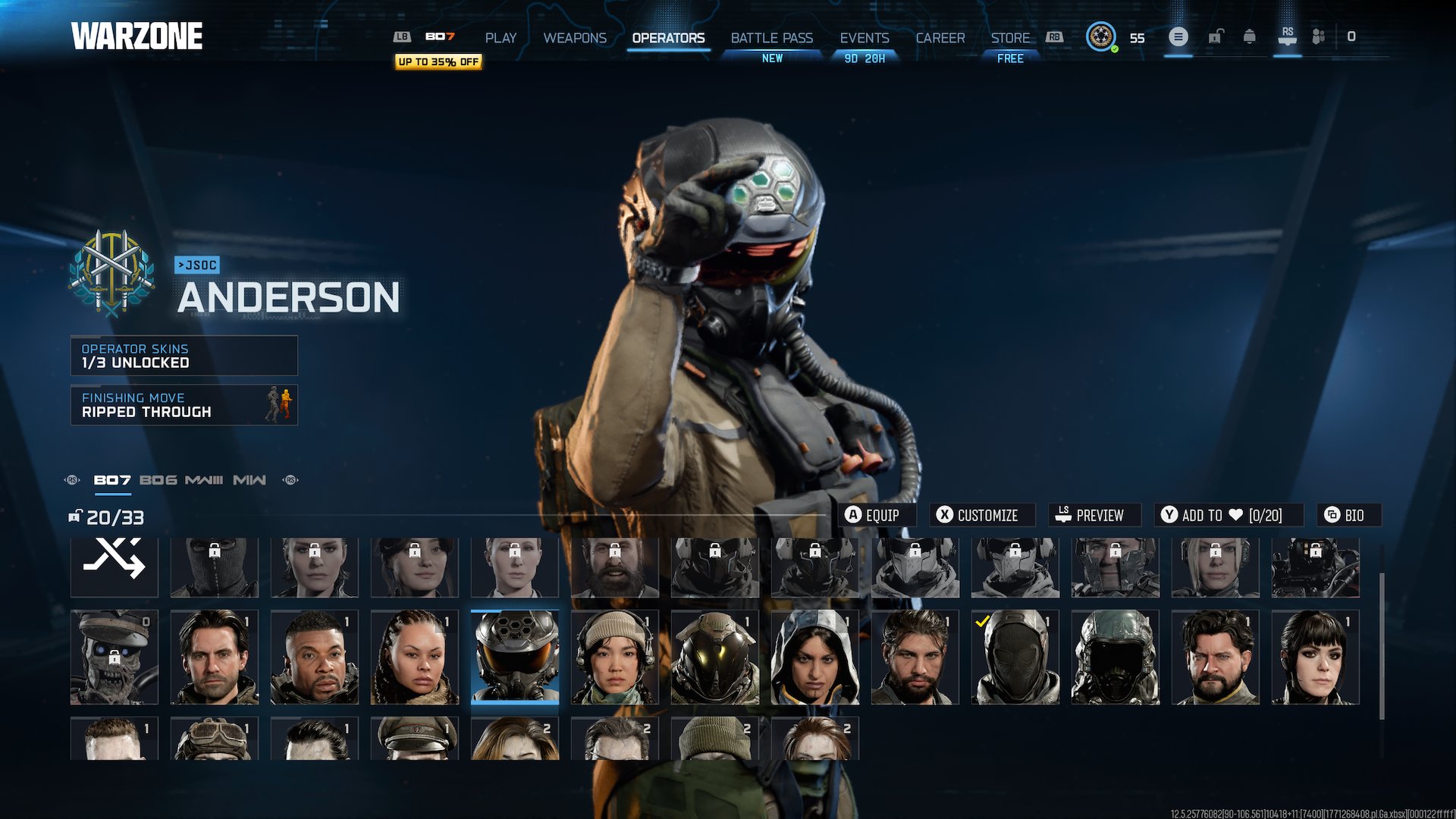This screenshot has height=819, width=1456.
Task: Preview the Anderson operator
Action: (x=1094, y=515)
